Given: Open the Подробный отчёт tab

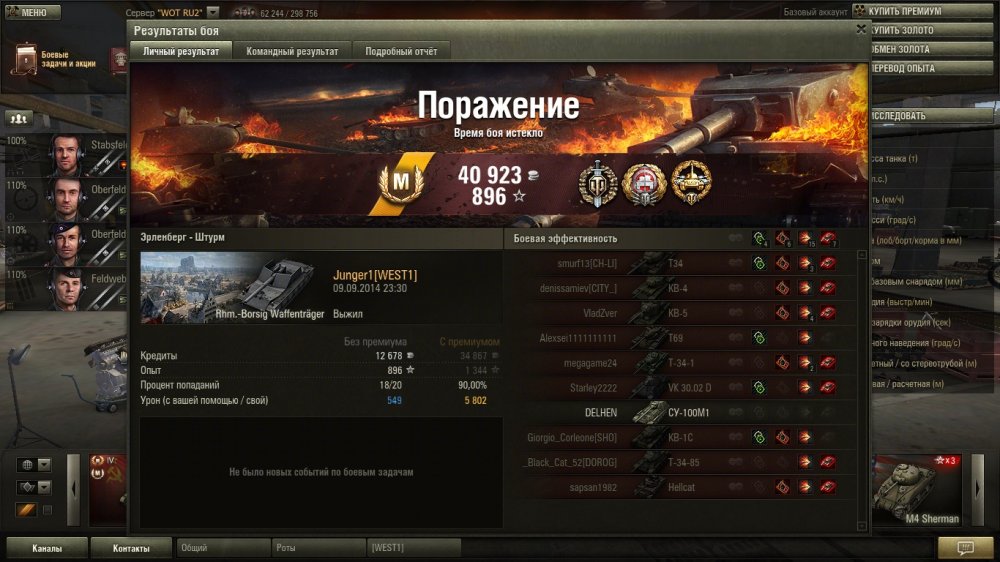Looking at the screenshot, I should [400, 51].
